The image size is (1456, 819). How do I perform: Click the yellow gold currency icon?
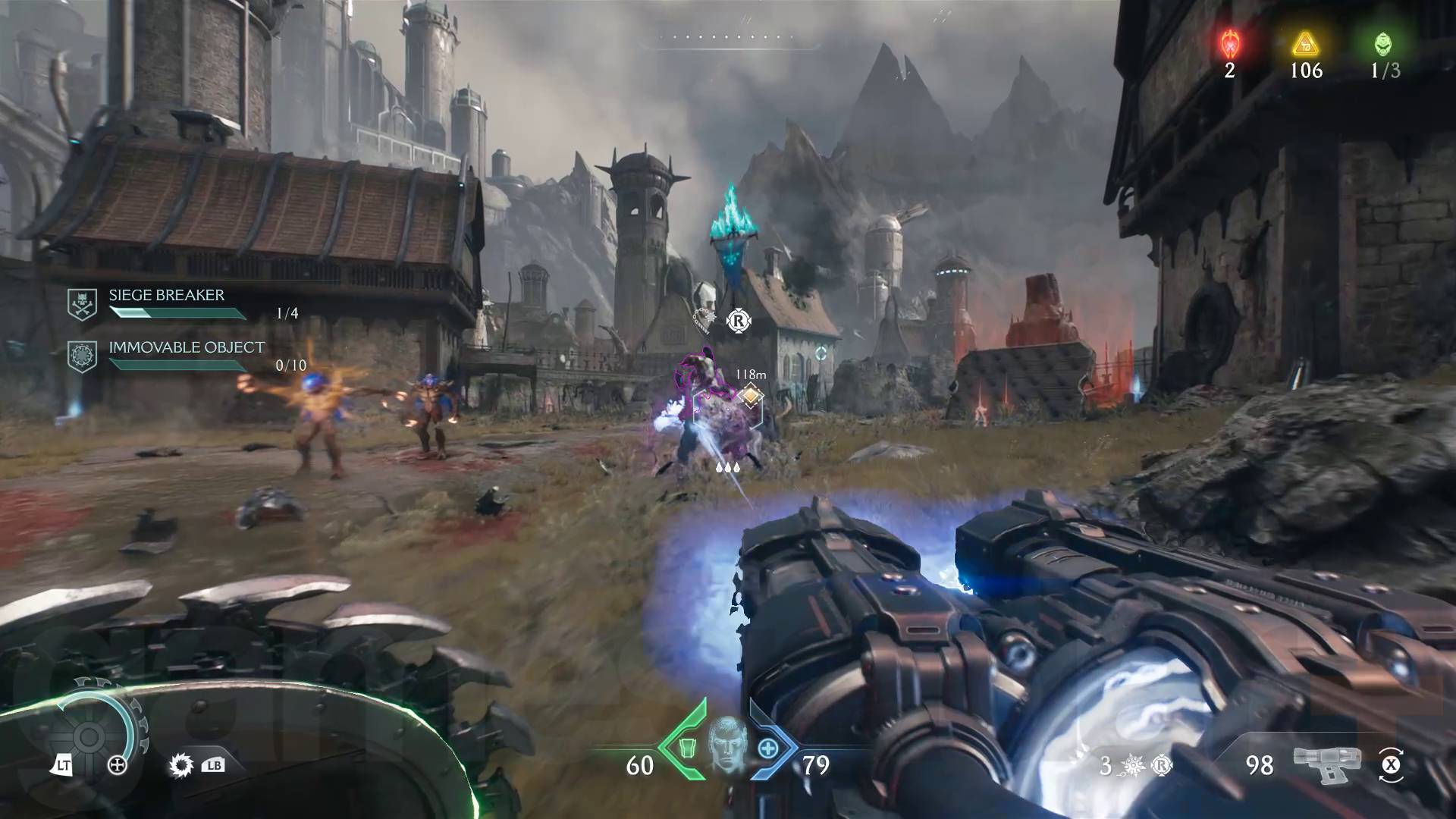point(1305,44)
